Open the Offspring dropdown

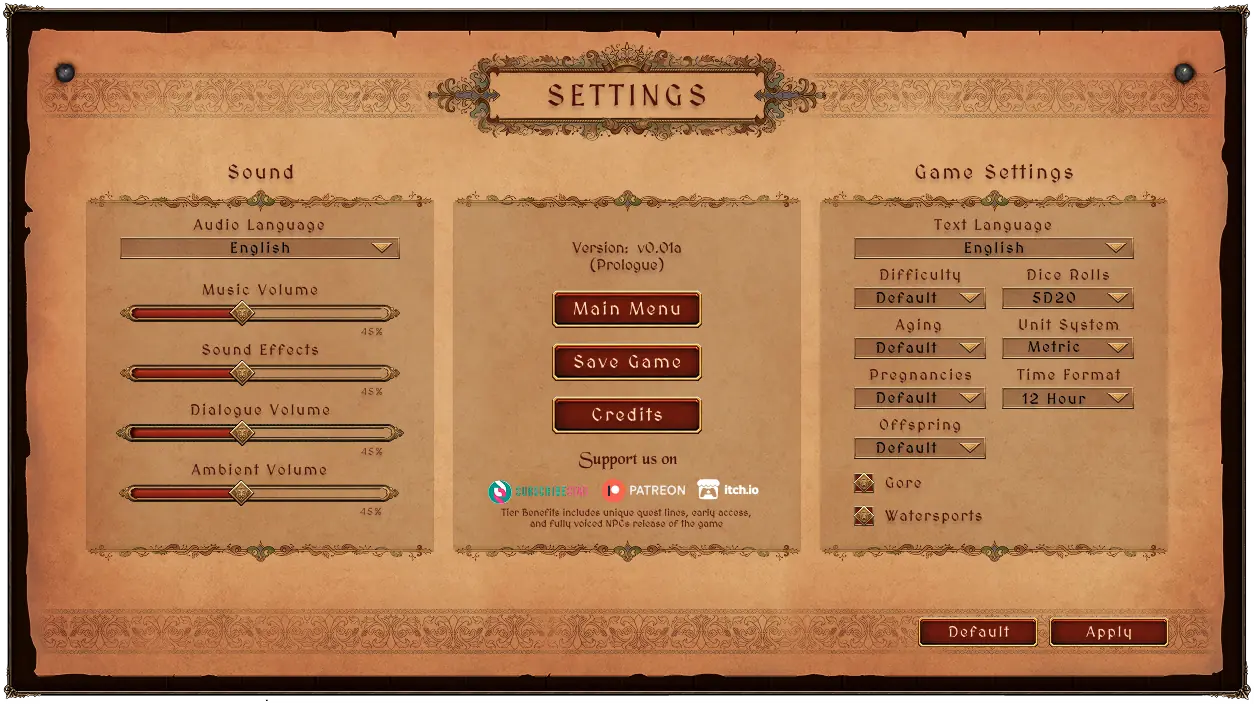tap(920, 448)
